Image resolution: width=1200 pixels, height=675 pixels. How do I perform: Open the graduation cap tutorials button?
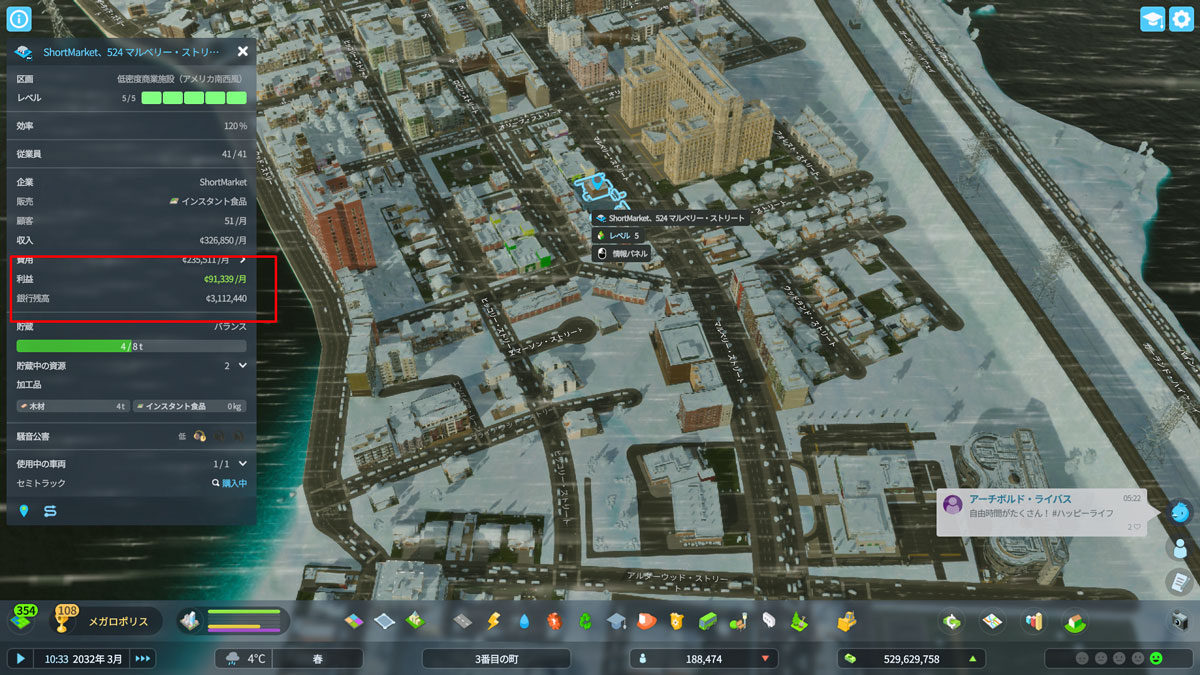(x=1153, y=20)
